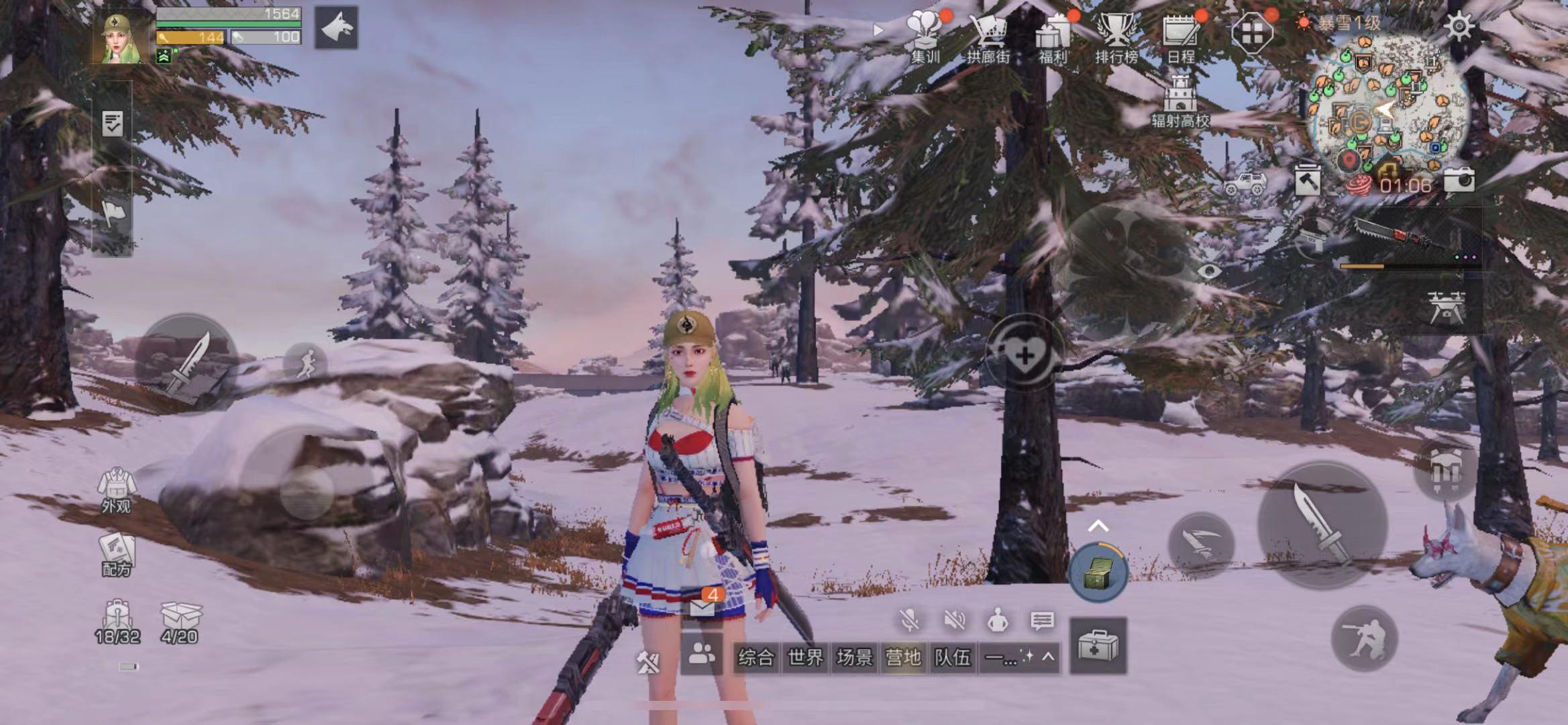Show the 排行榜 leaderboard
The width and height of the screenshot is (1568, 725).
point(1116,37)
